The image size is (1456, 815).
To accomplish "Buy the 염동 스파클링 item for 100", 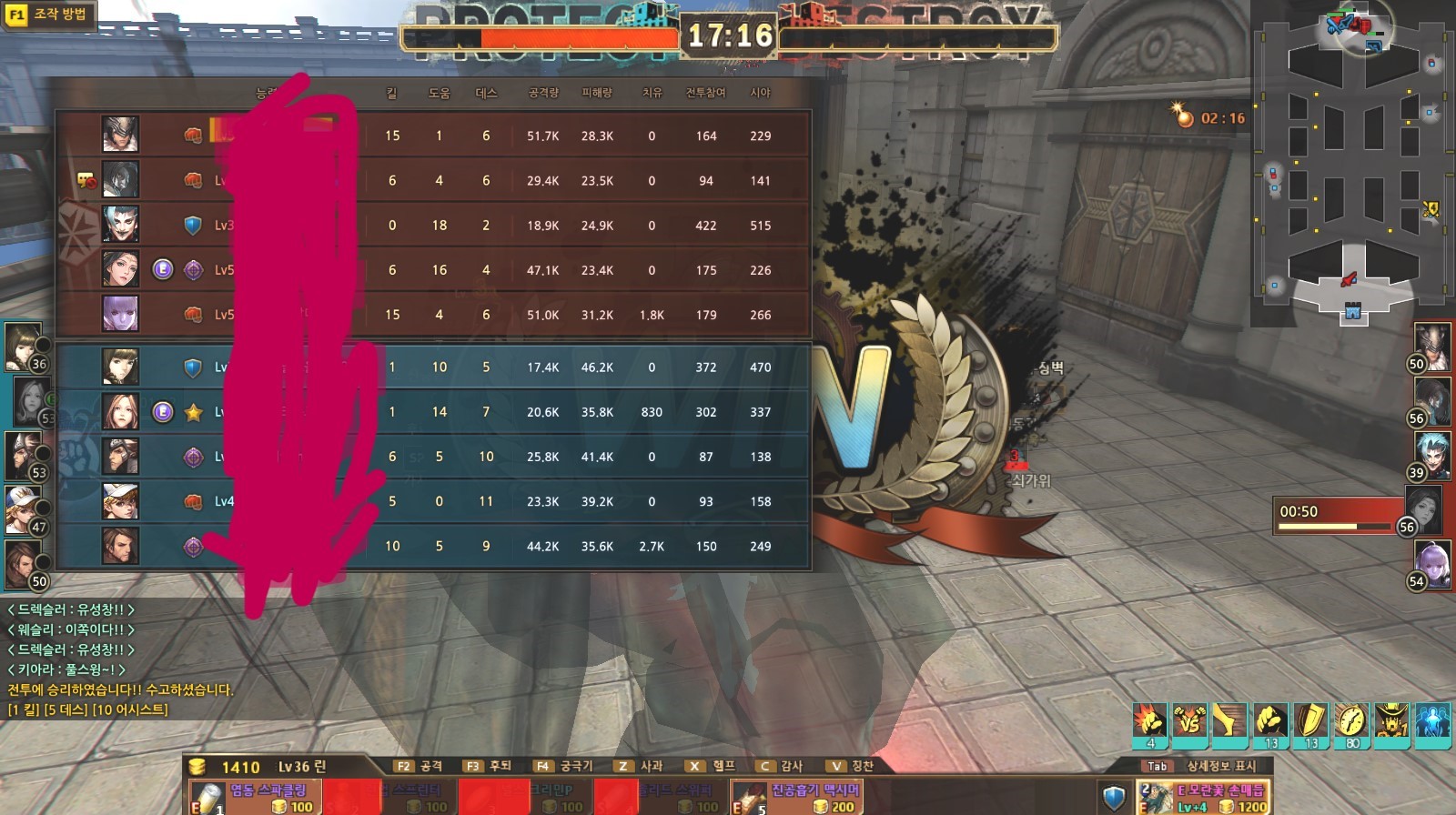I will point(255,797).
